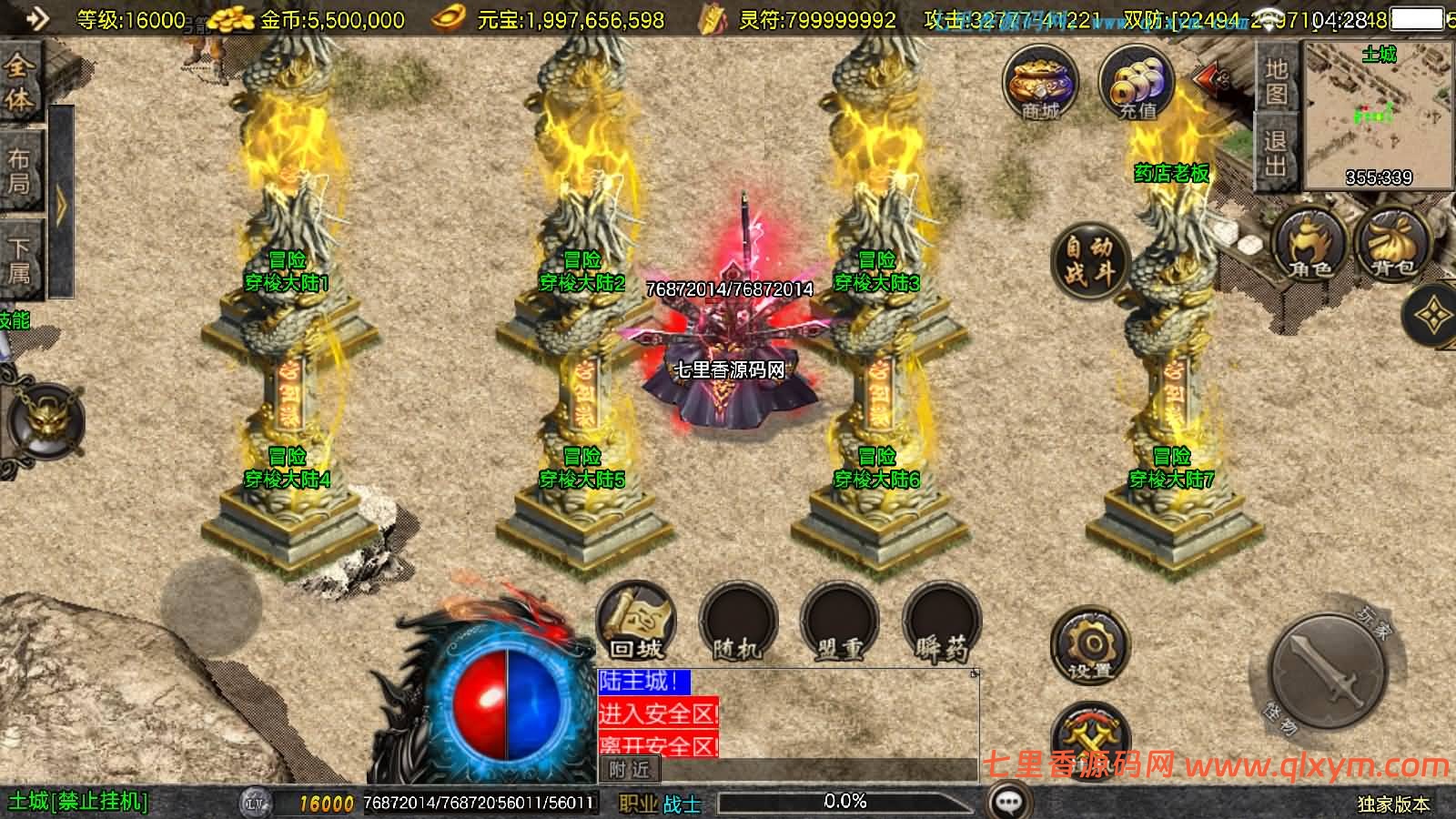The width and height of the screenshot is (1456, 819).
Task: Select the 全体 tab on left
Action: pos(20,82)
